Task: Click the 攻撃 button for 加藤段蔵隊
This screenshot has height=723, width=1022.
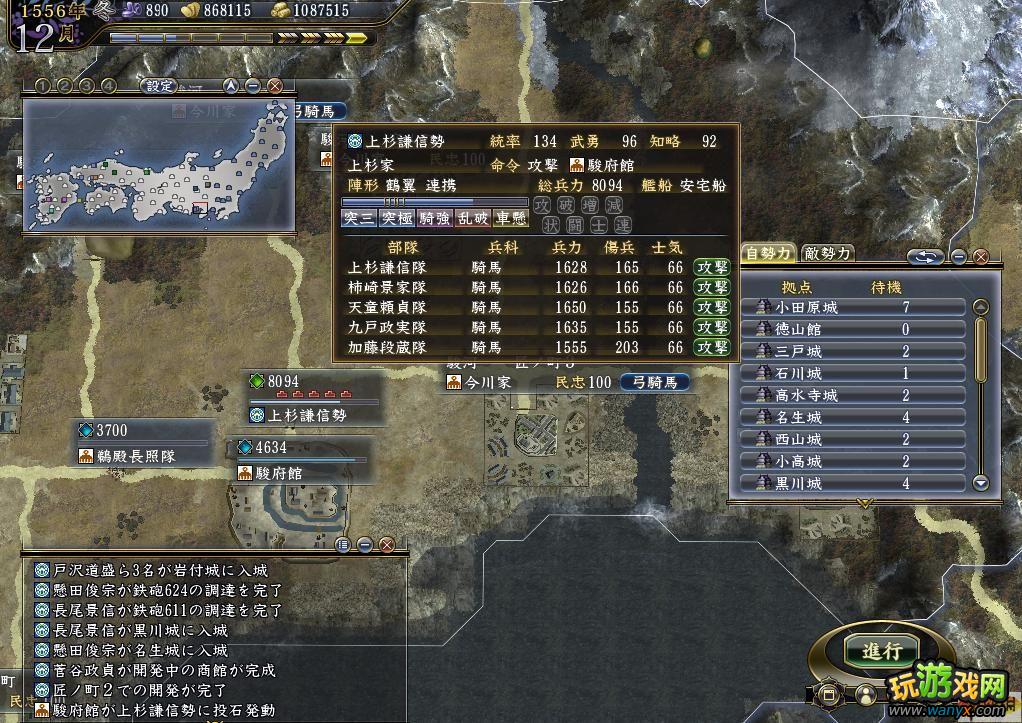Action: pyautogui.click(x=713, y=347)
